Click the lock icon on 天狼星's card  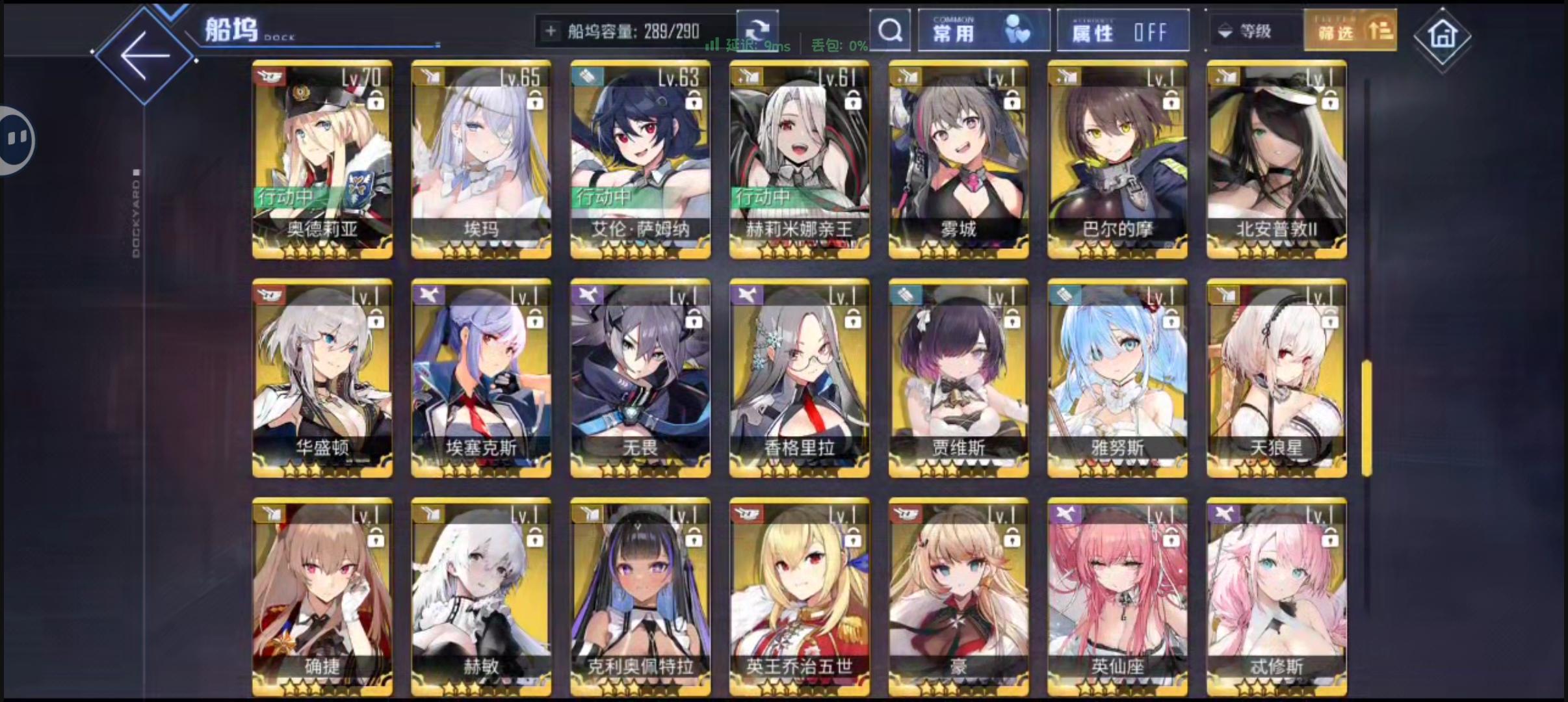point(1330,320)
